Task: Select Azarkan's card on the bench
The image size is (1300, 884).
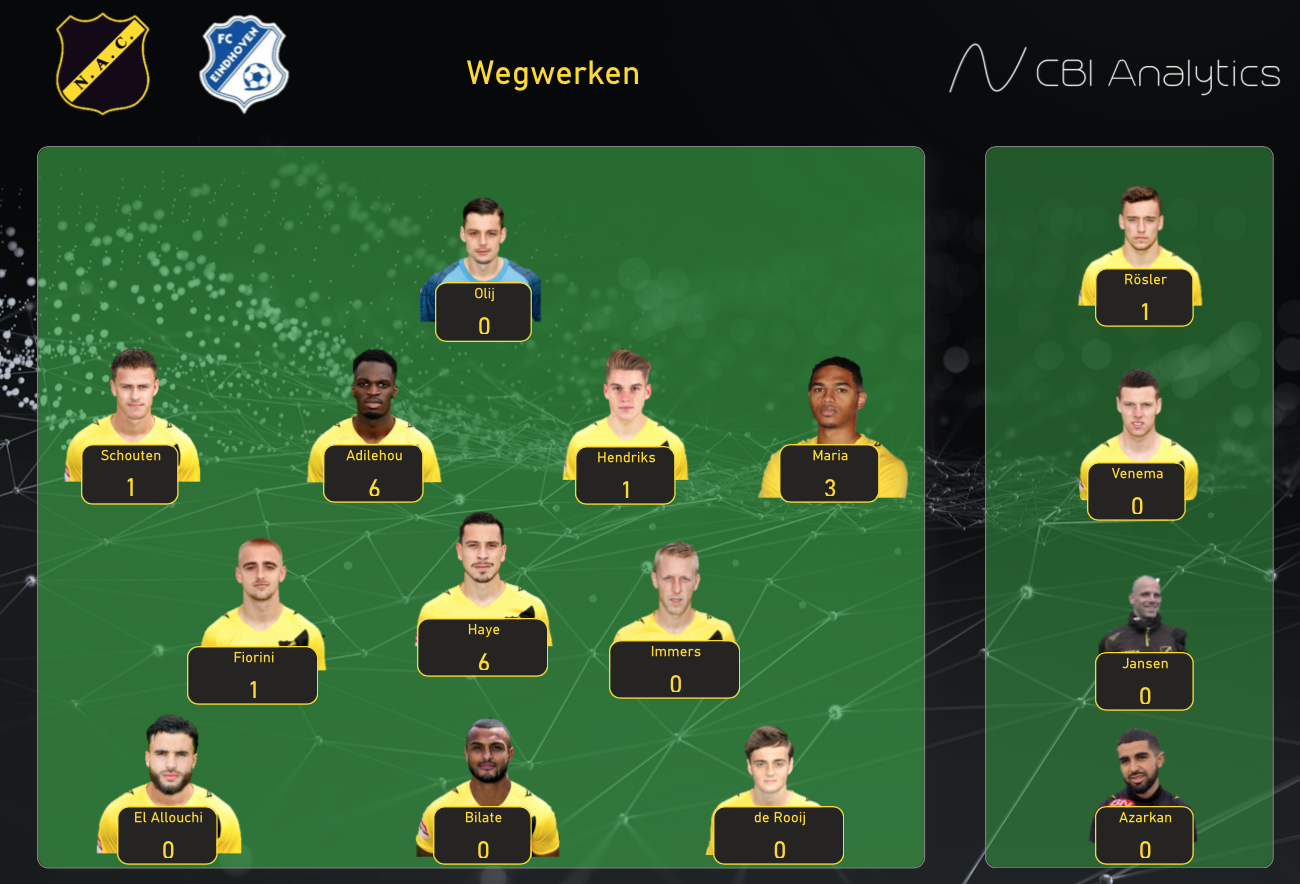Action: point(1145,836)
